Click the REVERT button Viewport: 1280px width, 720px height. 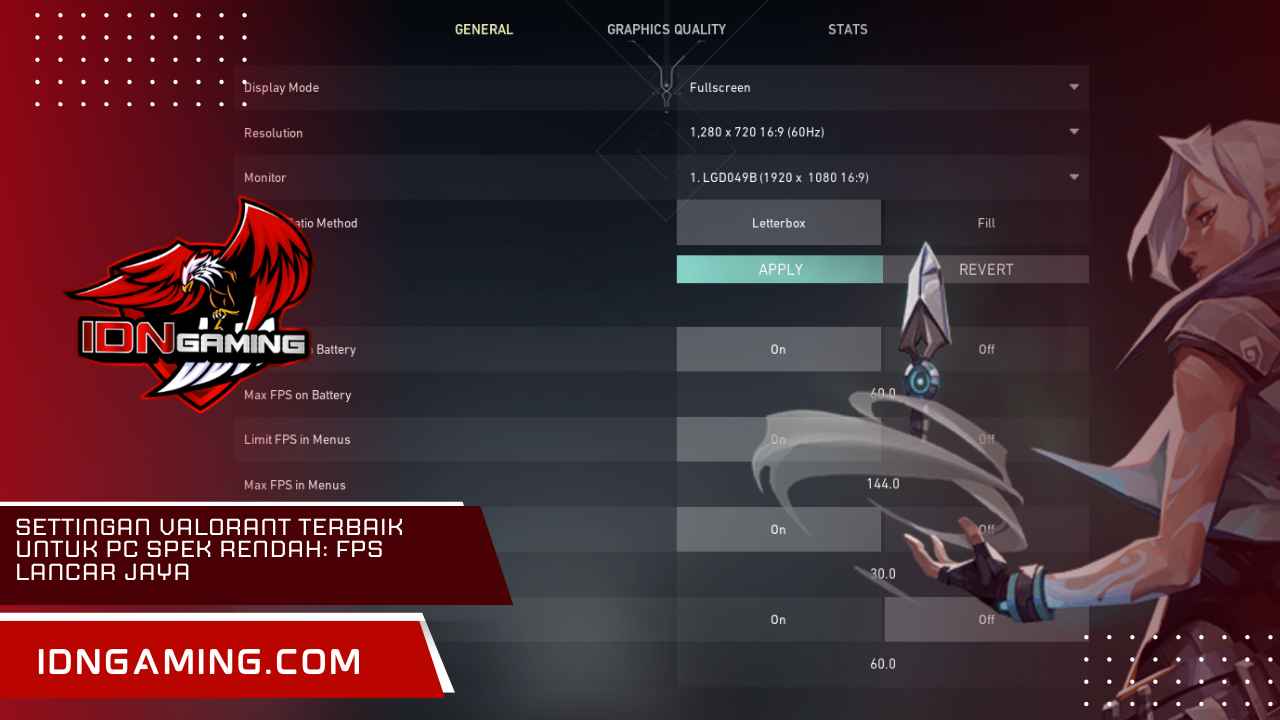986,269
